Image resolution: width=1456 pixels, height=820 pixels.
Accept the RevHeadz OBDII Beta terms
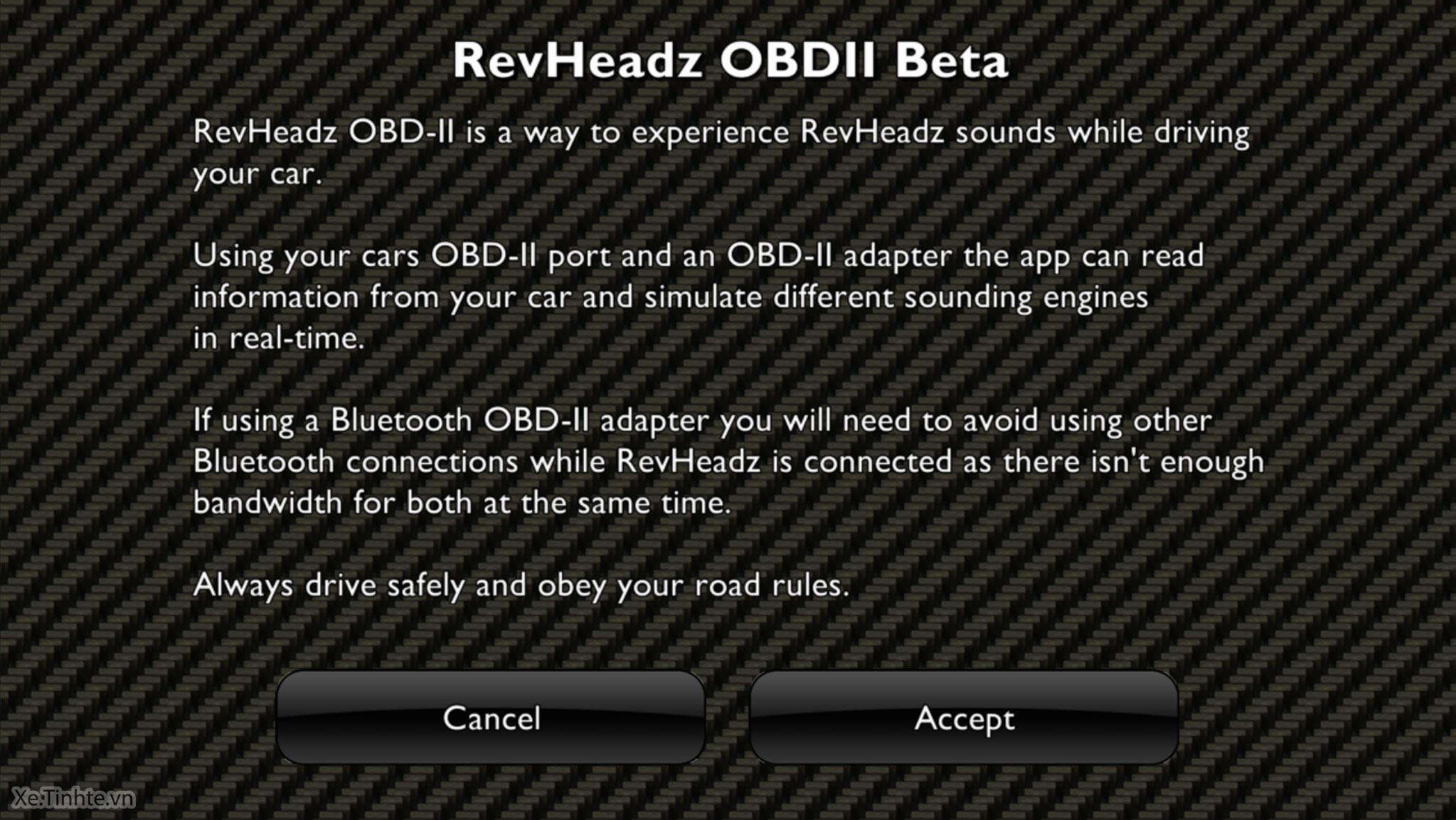pos(964,718)
